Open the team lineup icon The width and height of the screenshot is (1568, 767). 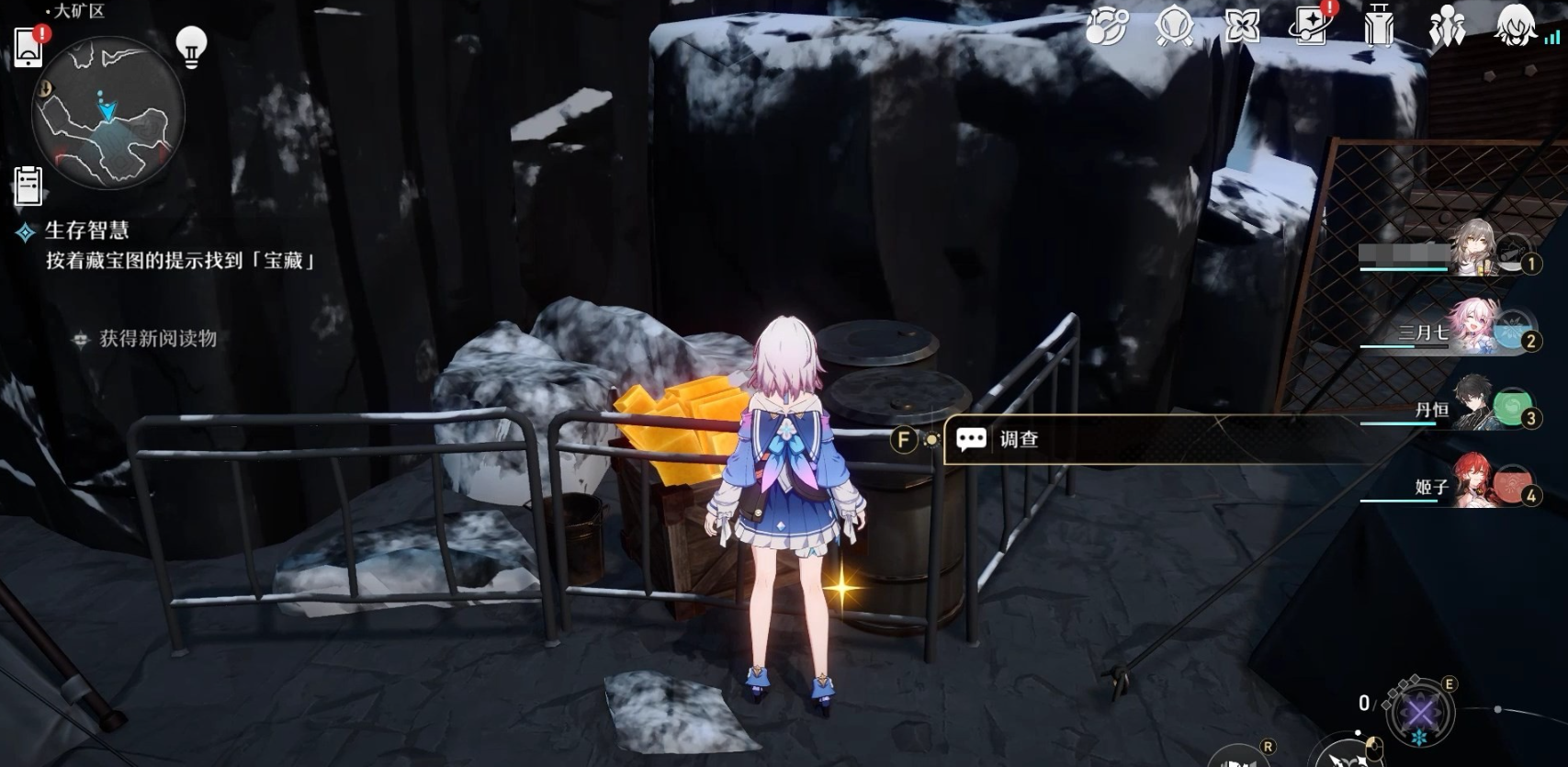pos(1446,28)
